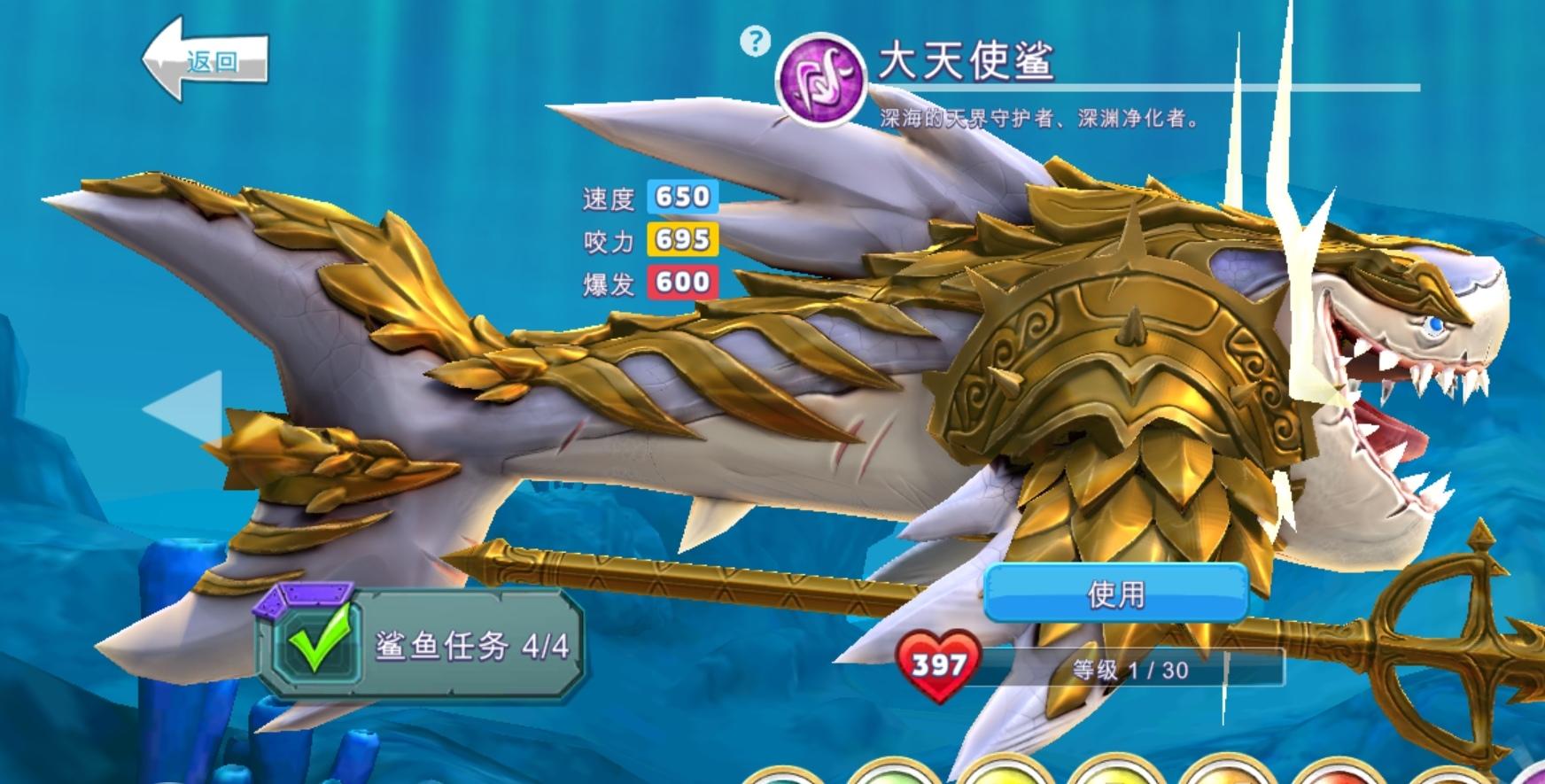Open the help question mark icon

754,39
